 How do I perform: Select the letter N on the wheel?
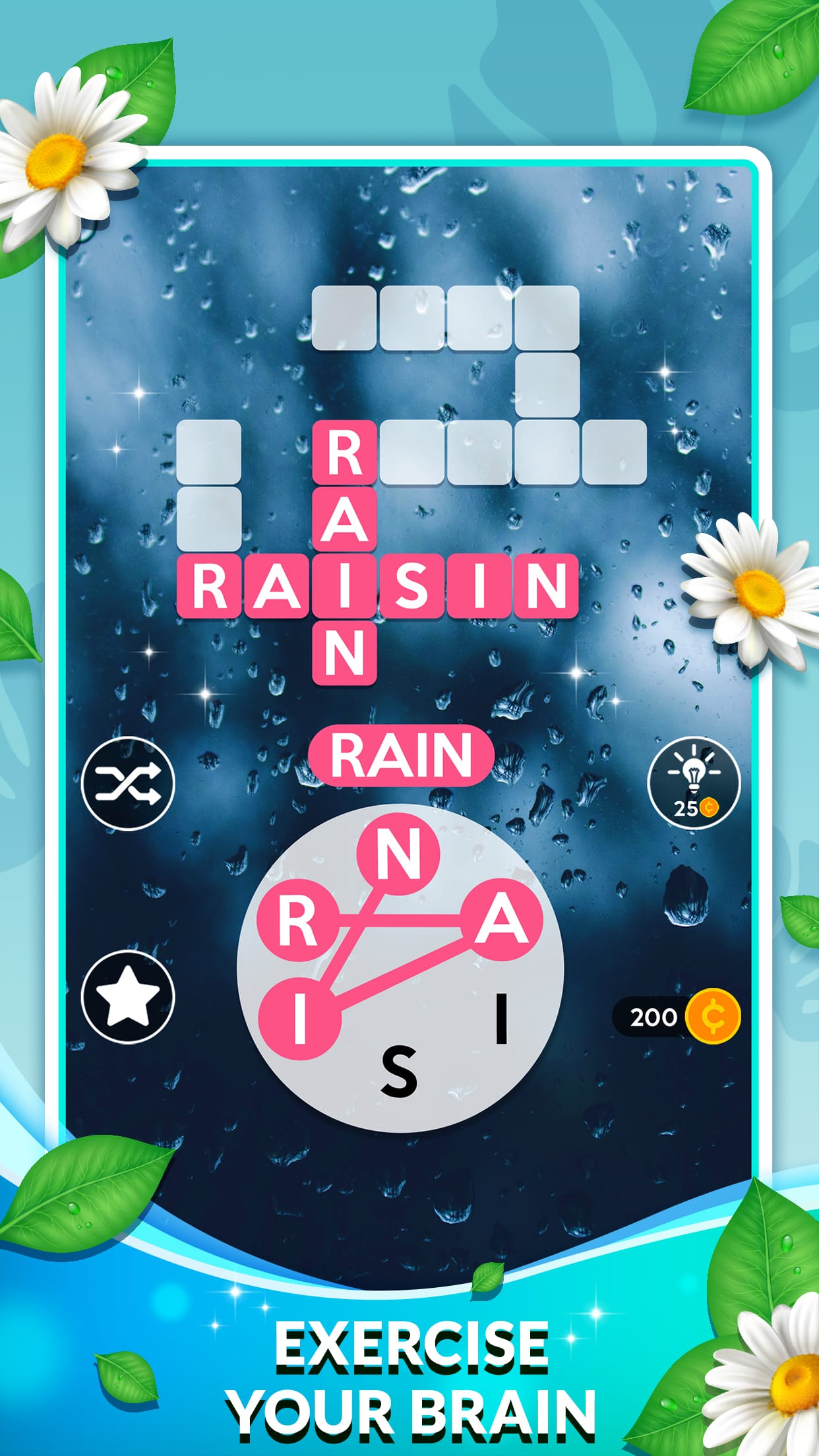click(398, 855)
